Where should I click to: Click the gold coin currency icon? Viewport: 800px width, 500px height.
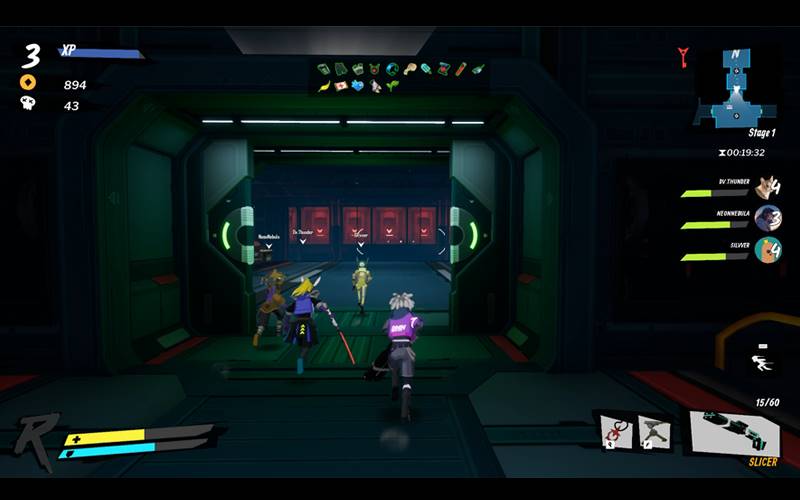28,83
